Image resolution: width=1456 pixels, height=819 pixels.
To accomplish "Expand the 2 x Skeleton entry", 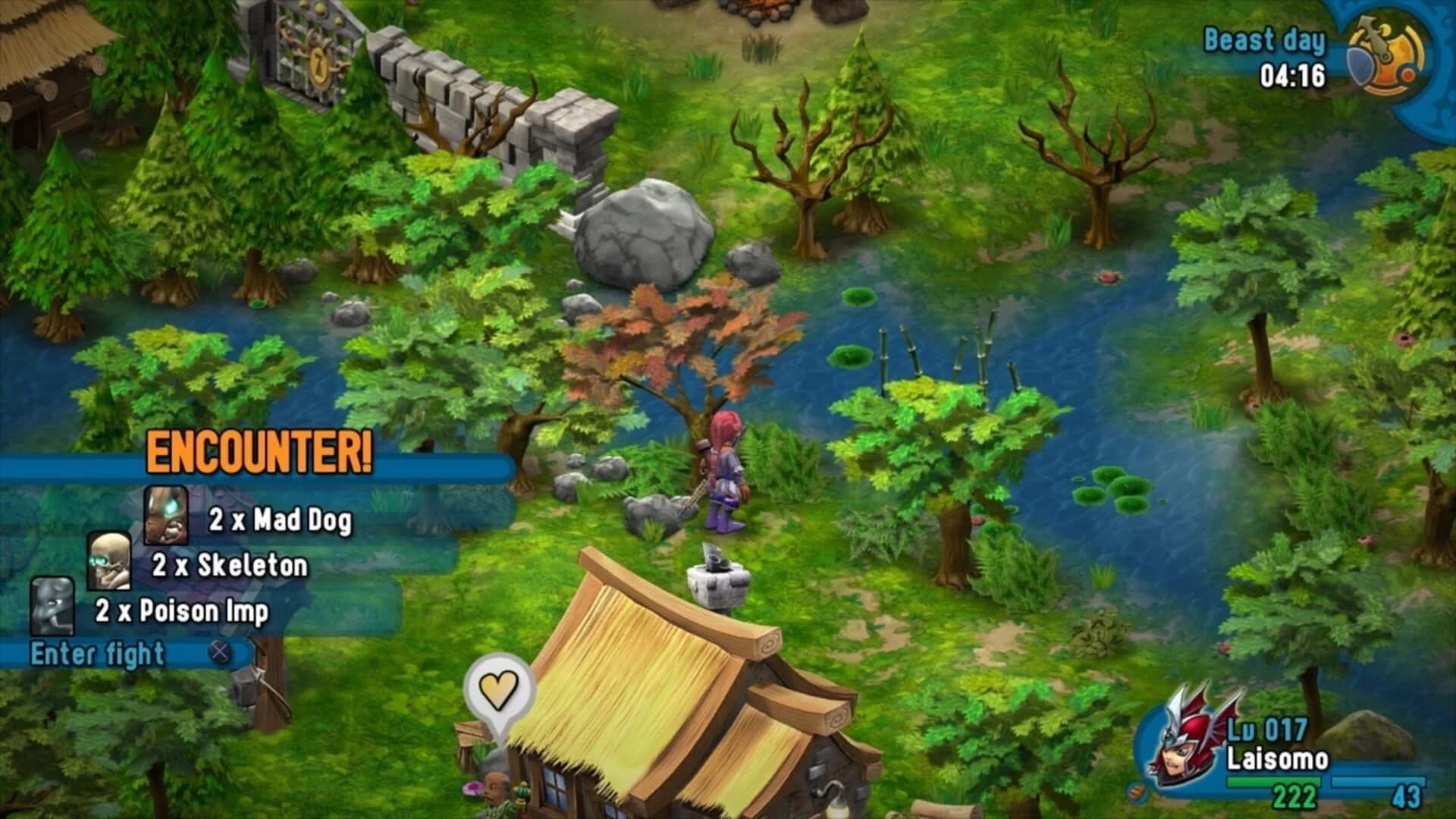I will click(231, 565).
